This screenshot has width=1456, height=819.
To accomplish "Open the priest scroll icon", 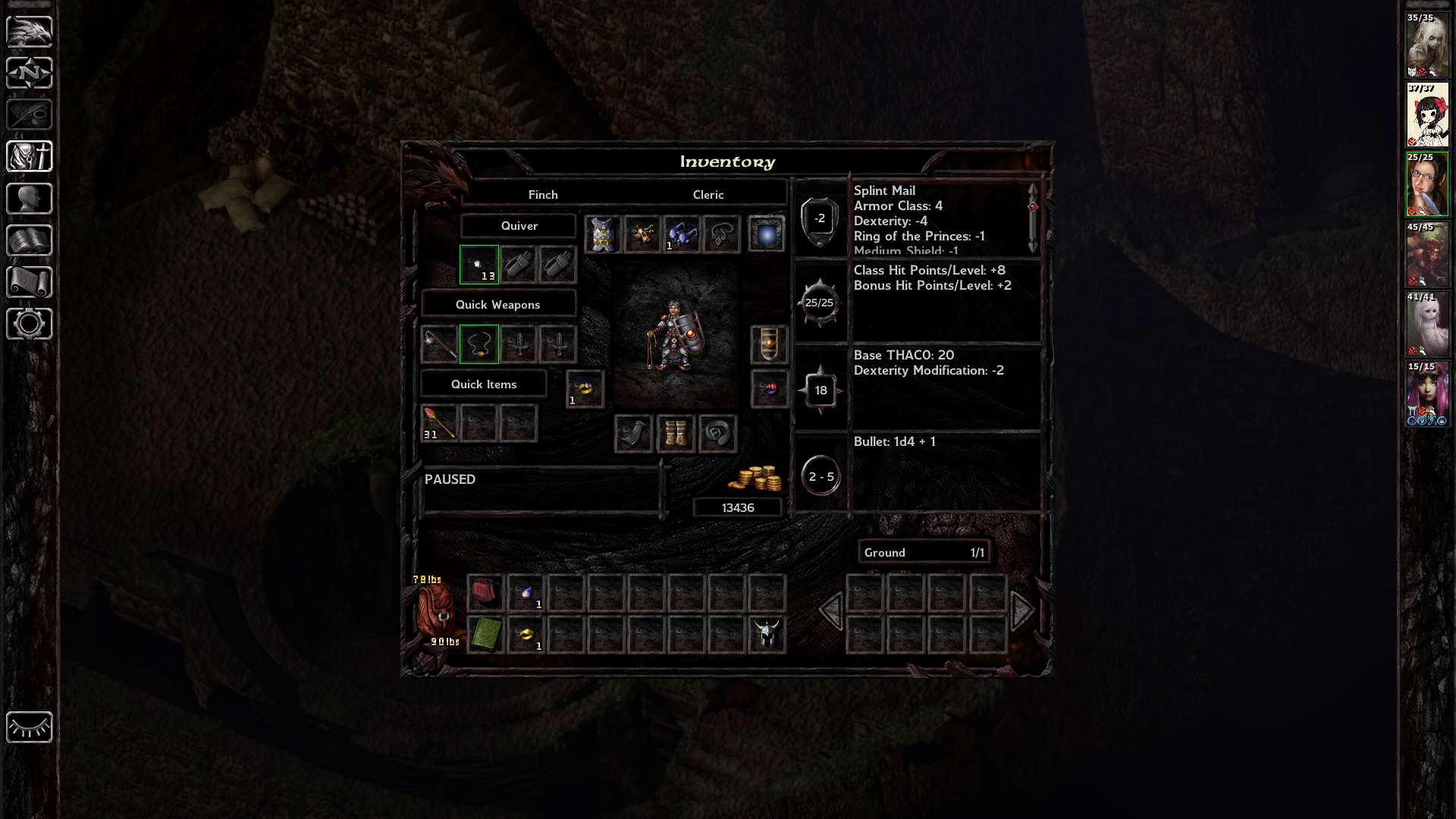I will tap(30, 282).
